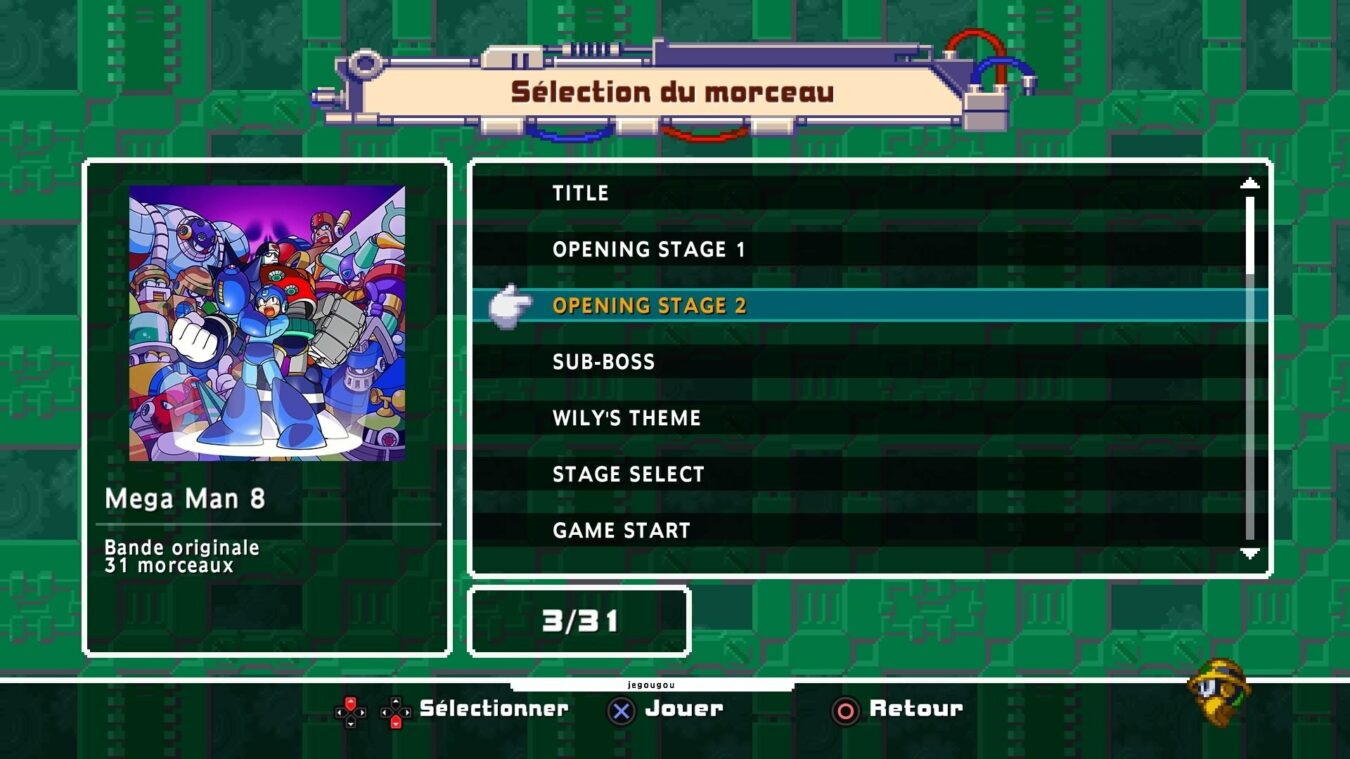
Task: Select the TITLE track
Action: point(580,193)
